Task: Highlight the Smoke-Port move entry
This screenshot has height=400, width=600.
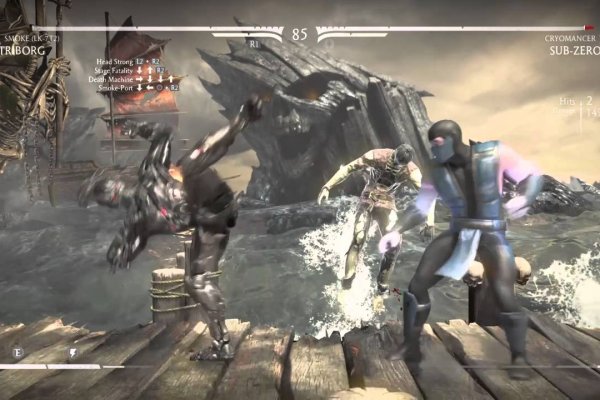Action: (117, 88)
